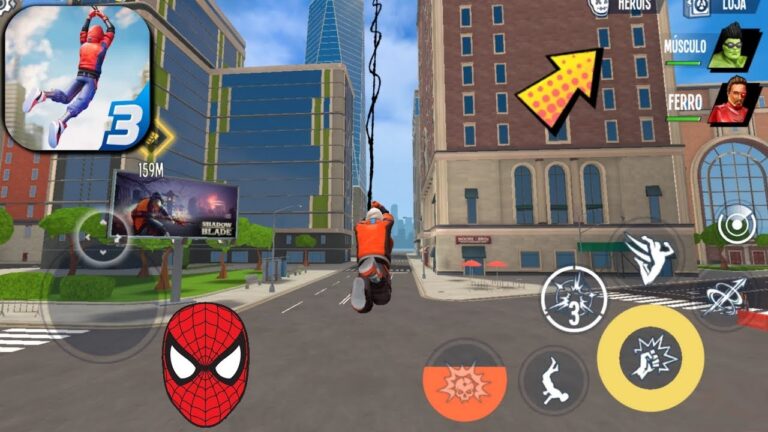Use the burst ability showing number 3

pos(573,299)
